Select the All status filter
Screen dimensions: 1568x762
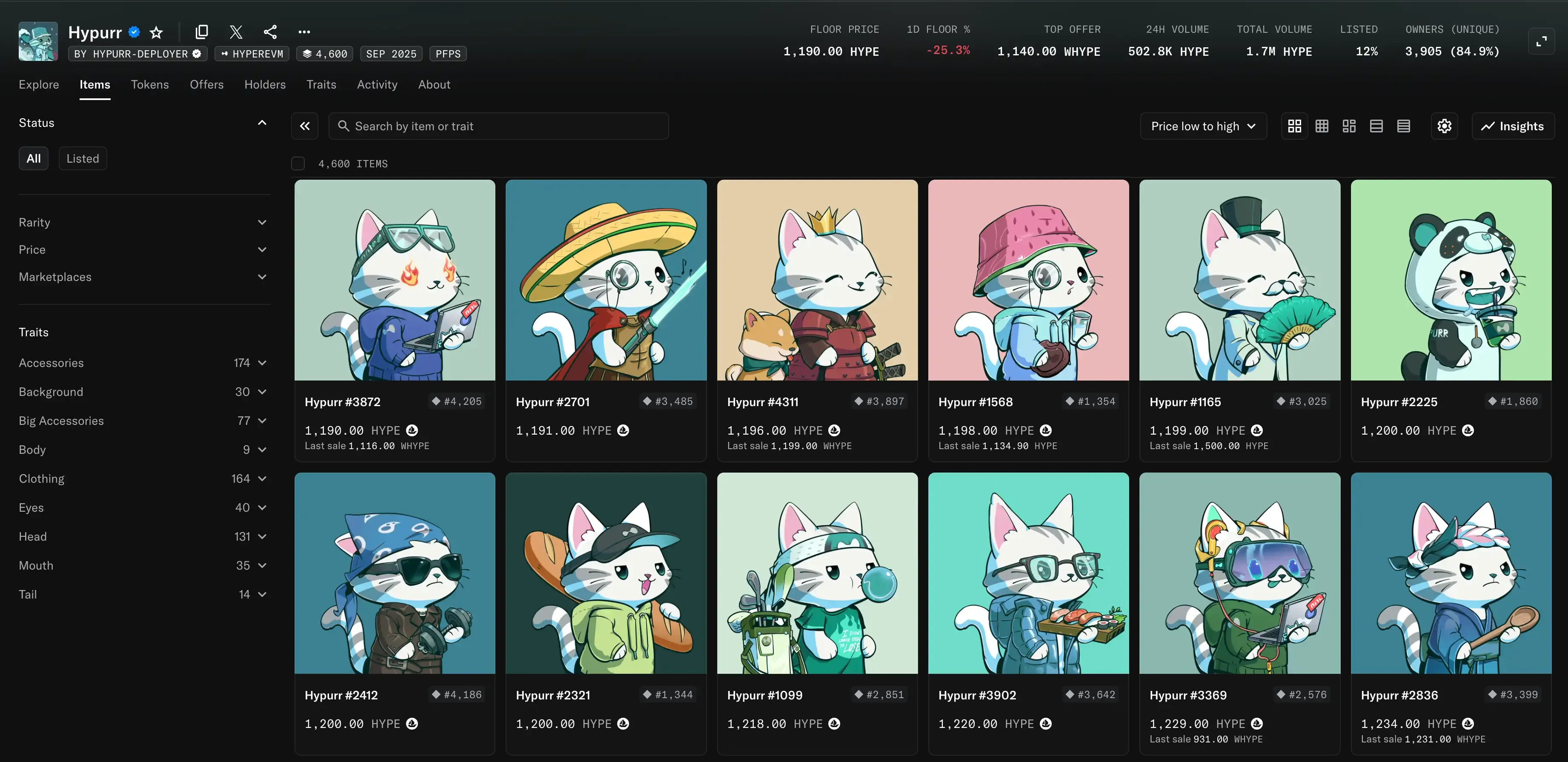pyautogui.click(x=34, y=158)
